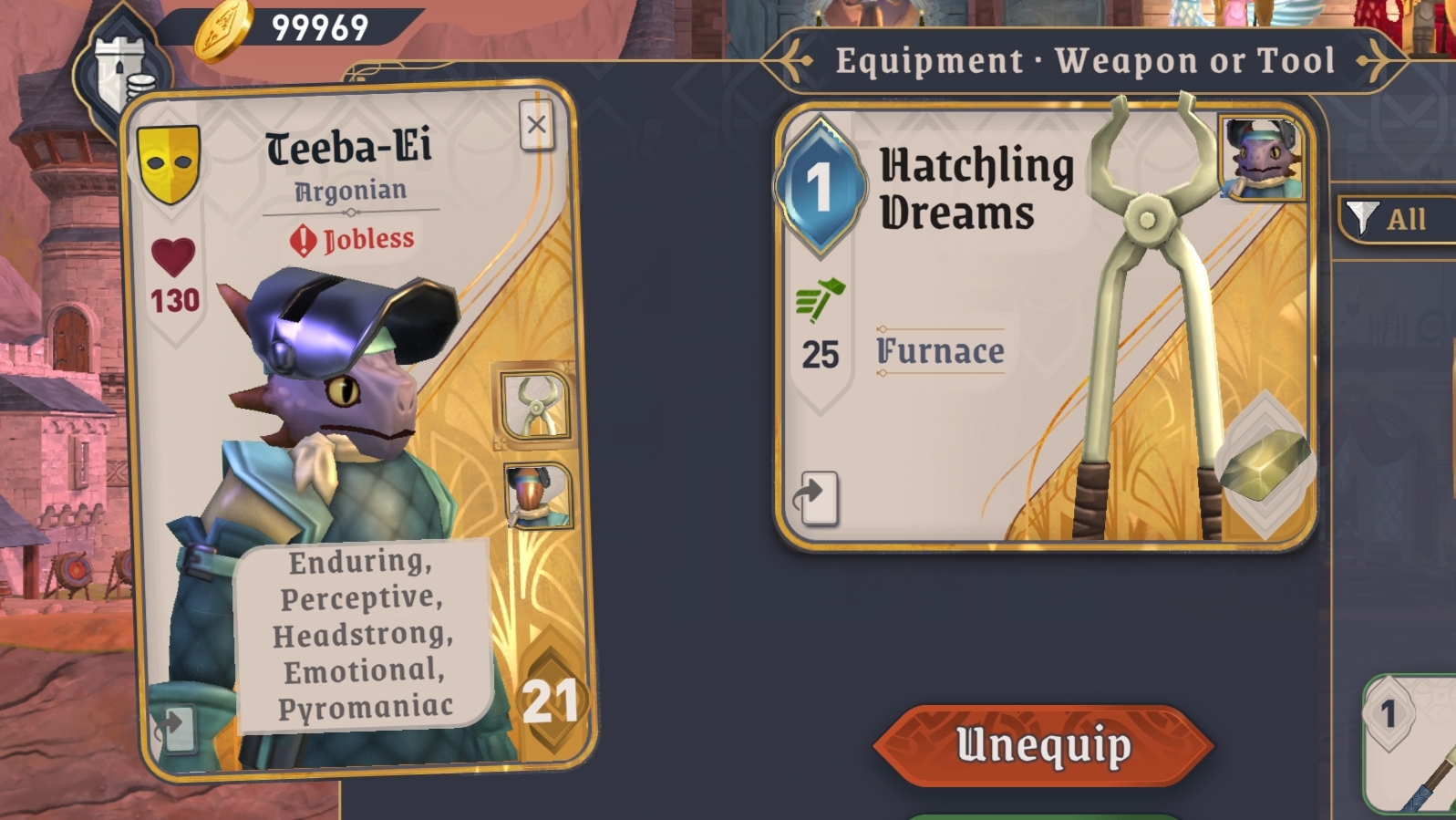
Task: Open the All filter
Action: coord(1396,219)
